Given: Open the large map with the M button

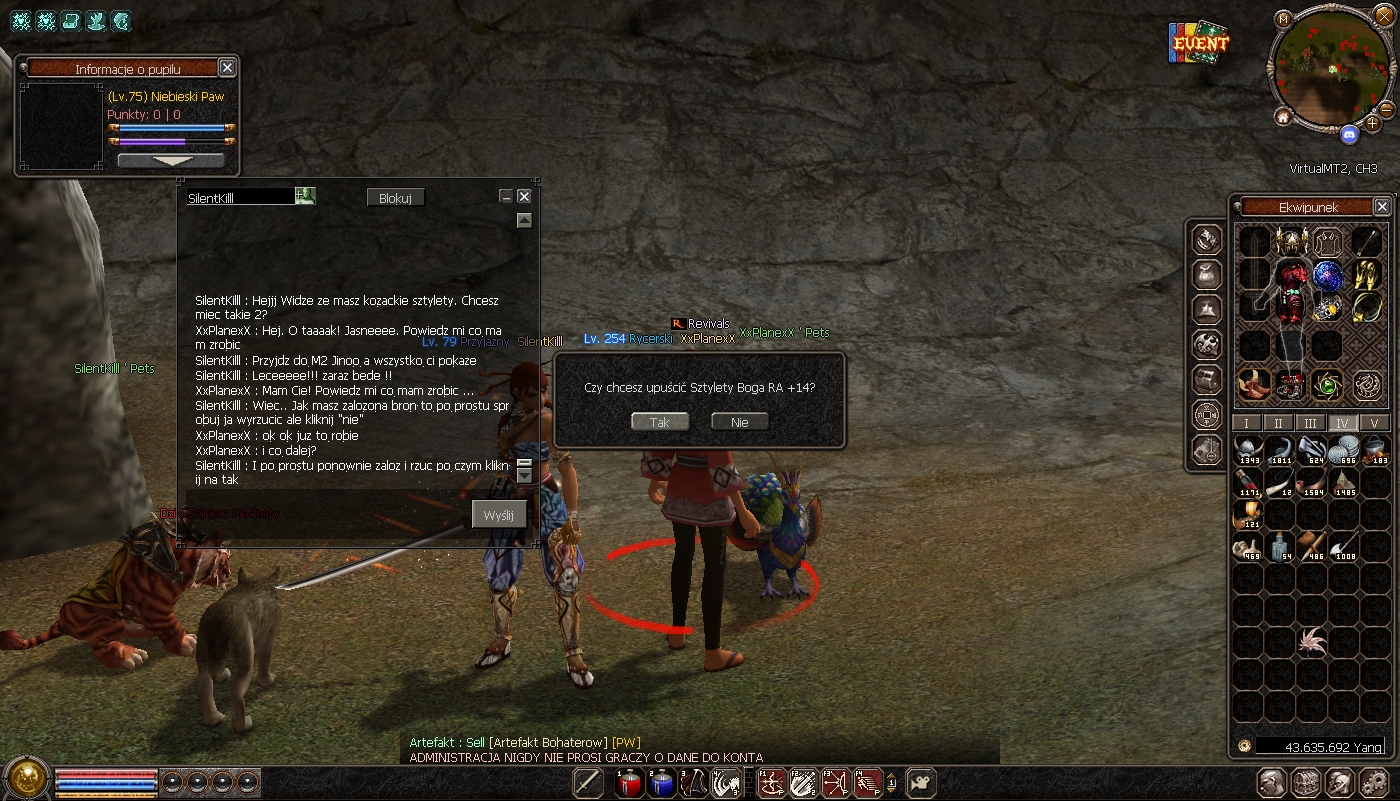Looking at the screenshot, I should click(x=1284, y=19).
